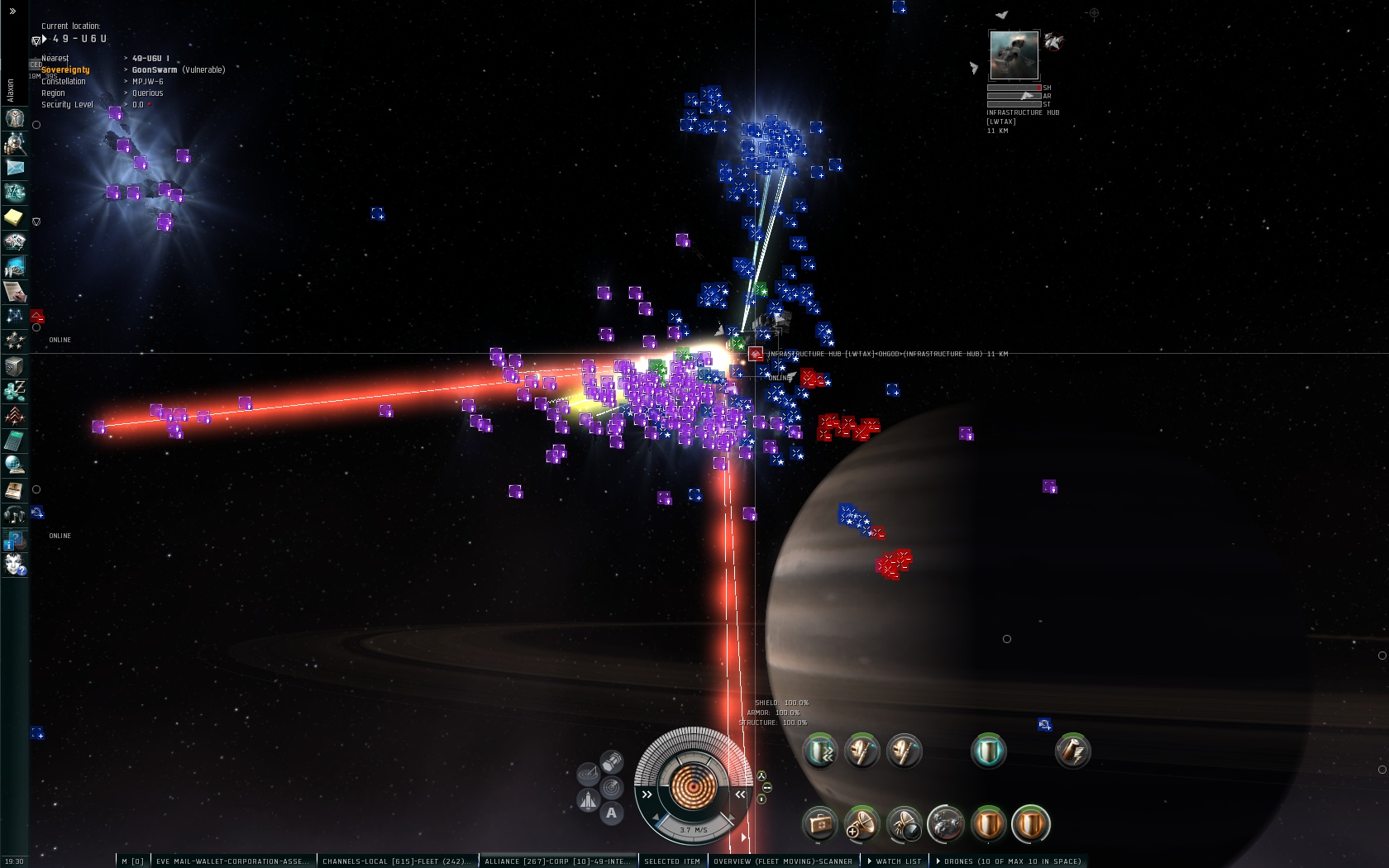Open the character sheet from the sidebar
Screen dimensions: 1389x868
pos(15,117)
